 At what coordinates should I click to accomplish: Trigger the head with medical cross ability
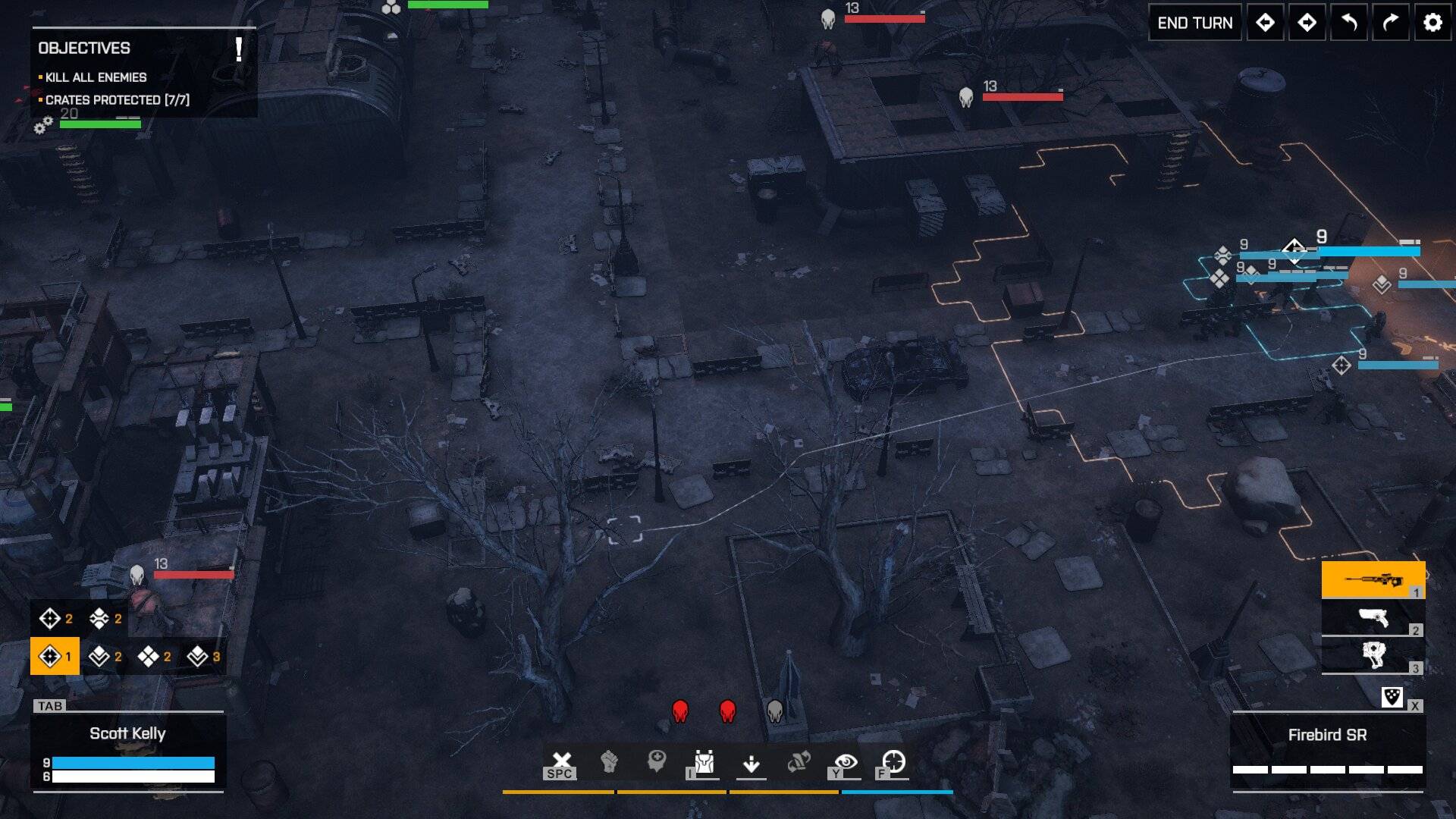coord(657,761)
